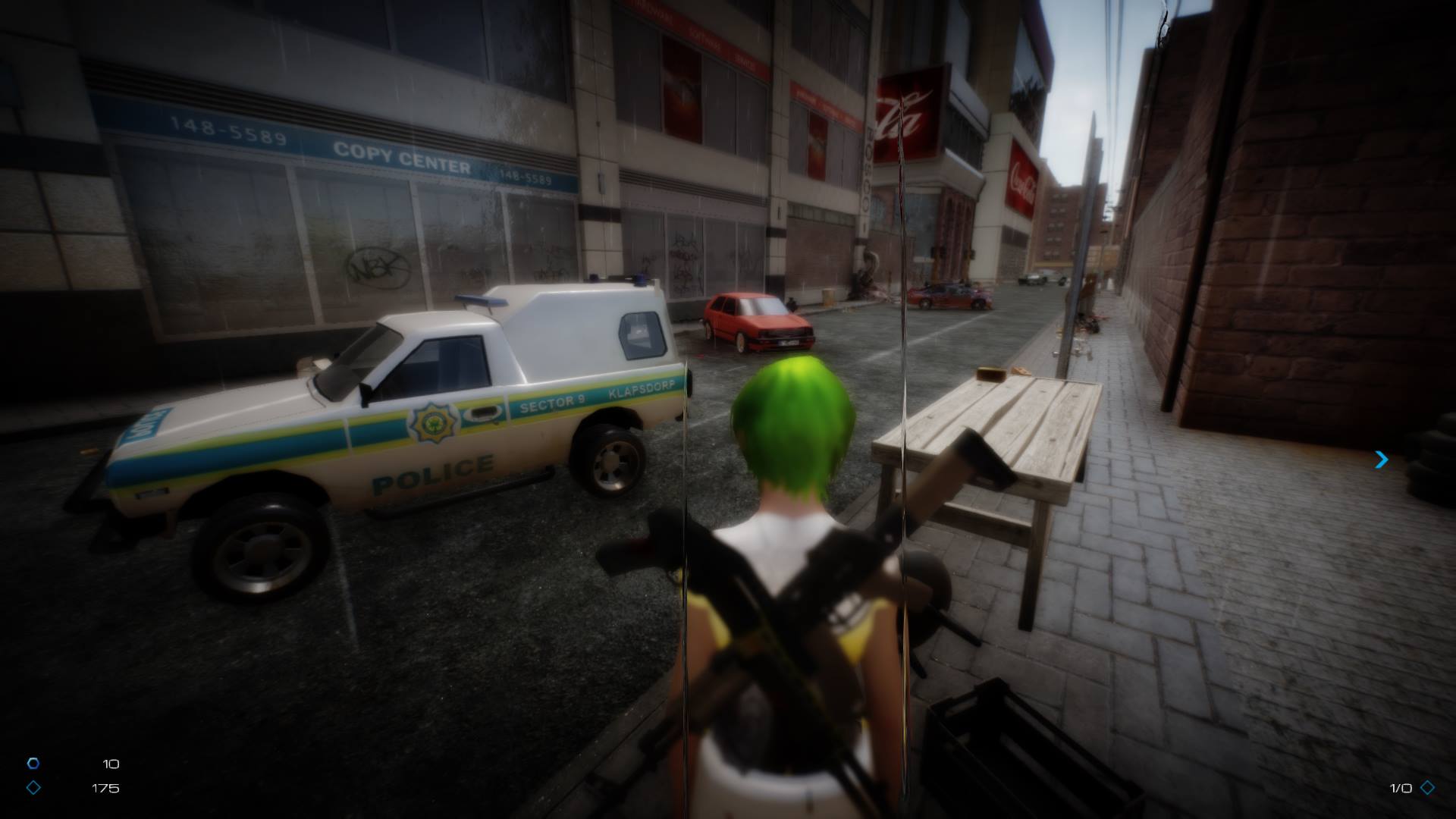Image resolution: width=1456 pixels, height=819 pixels.
Task: Select the diamond icon next to 1/0
Action: [1428, 788]
